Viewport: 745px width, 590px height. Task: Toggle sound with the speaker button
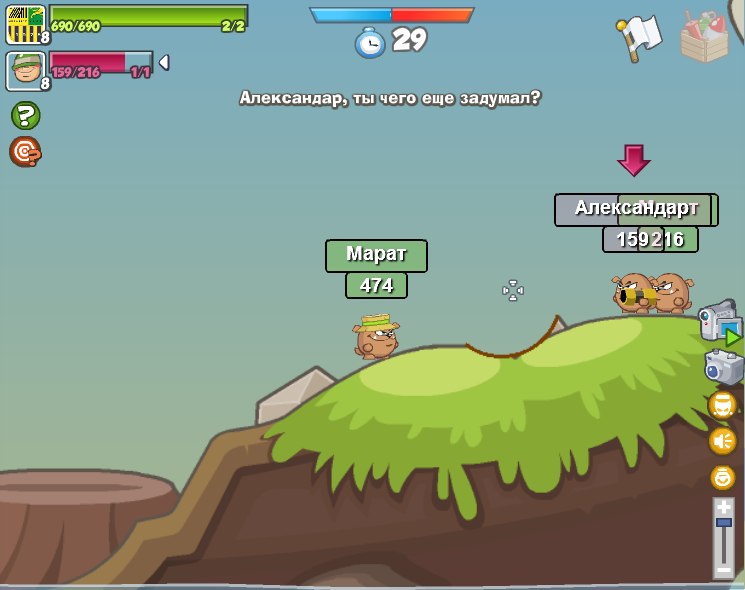click(x=722, y=440)
